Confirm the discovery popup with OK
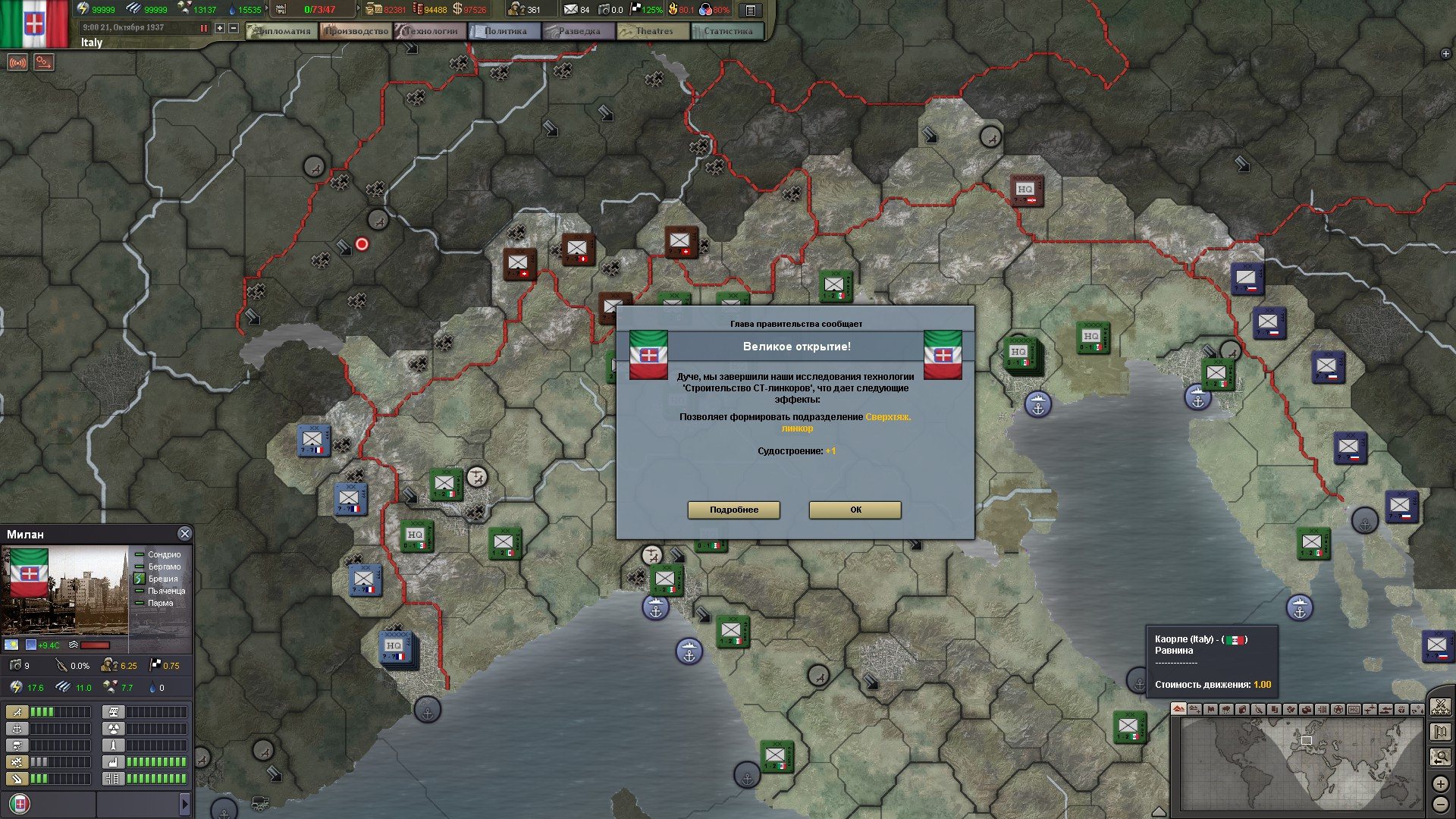The height and width of the screenshot is (819, 1456). tap(855, 510)
